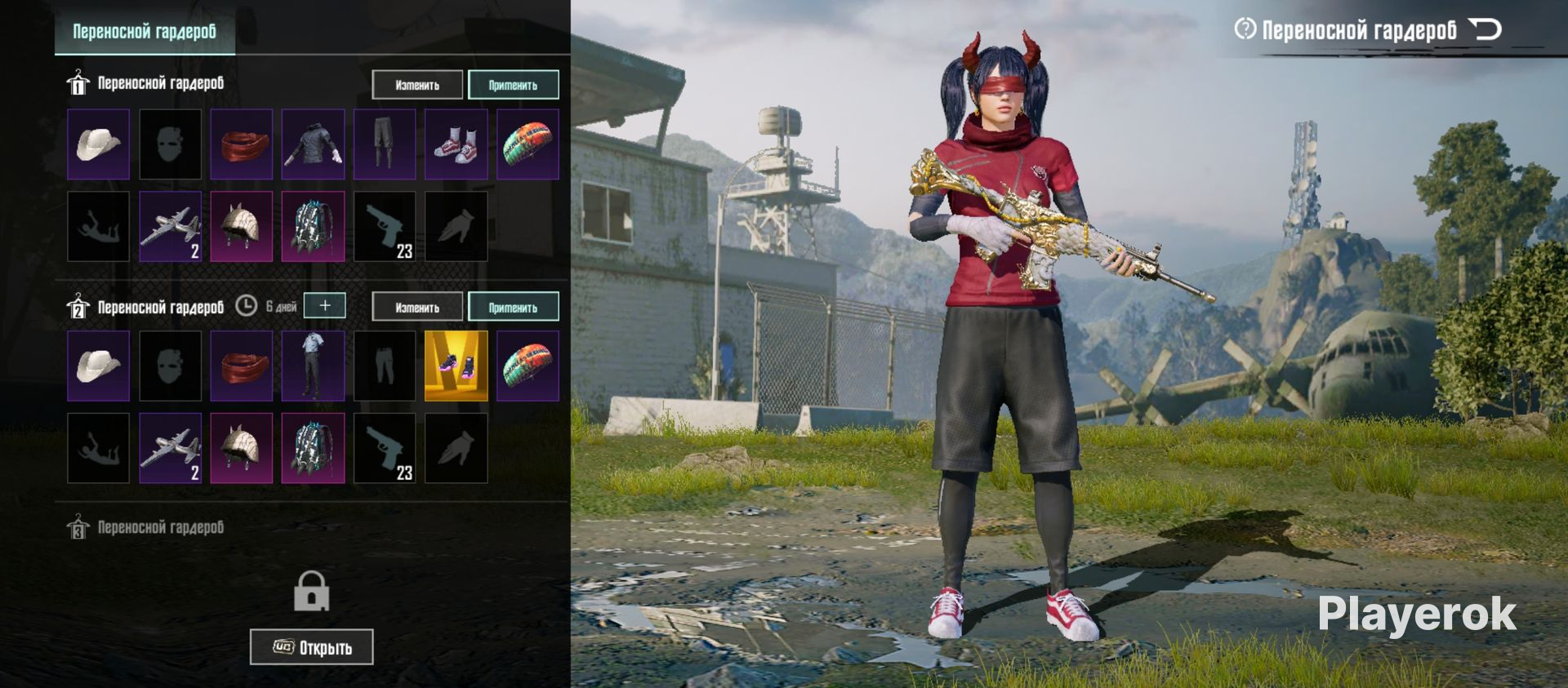
Task: Choose the red and white sneakers slot
Action: coord(456,144)
